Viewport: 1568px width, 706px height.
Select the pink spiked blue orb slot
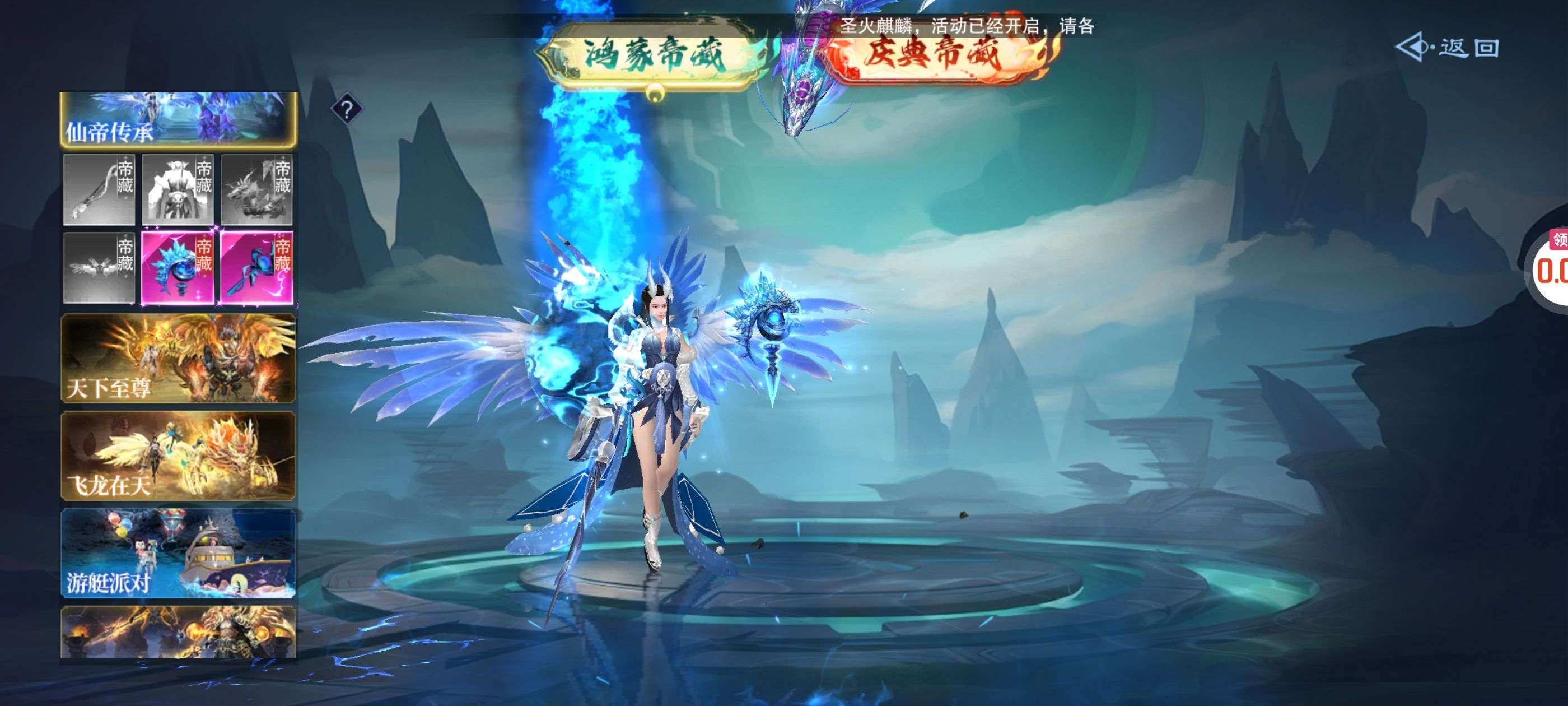pos(178,267)
